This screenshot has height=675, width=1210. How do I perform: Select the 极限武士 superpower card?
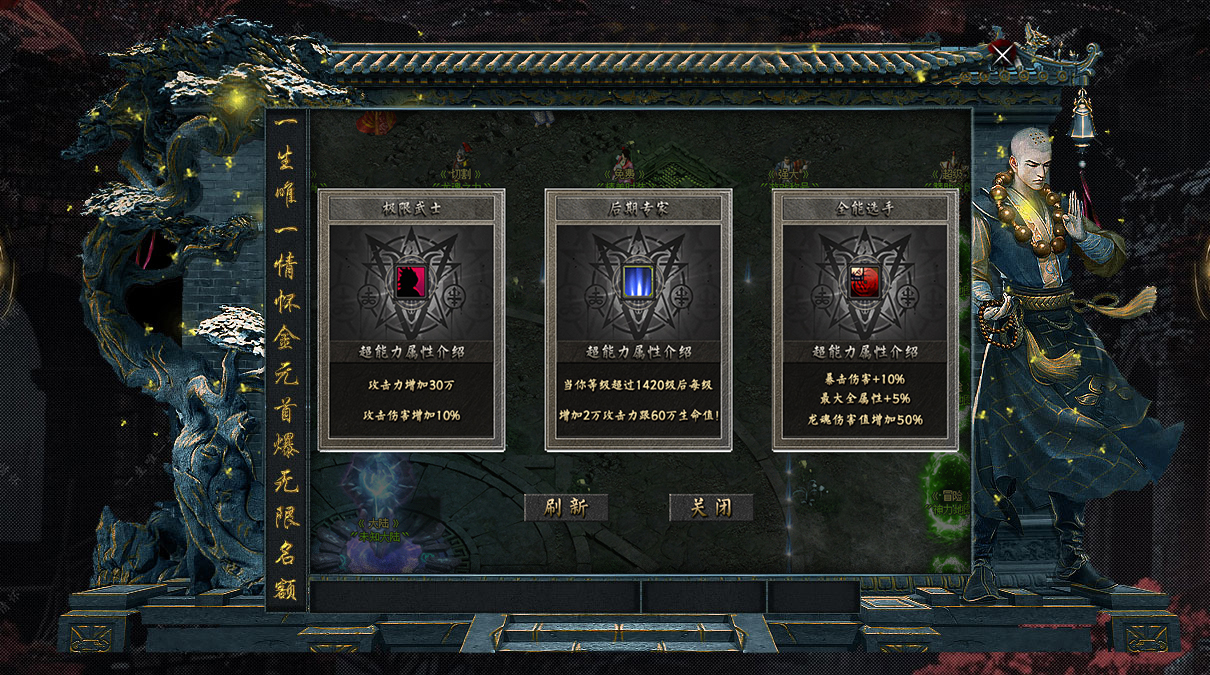(412, 320)
